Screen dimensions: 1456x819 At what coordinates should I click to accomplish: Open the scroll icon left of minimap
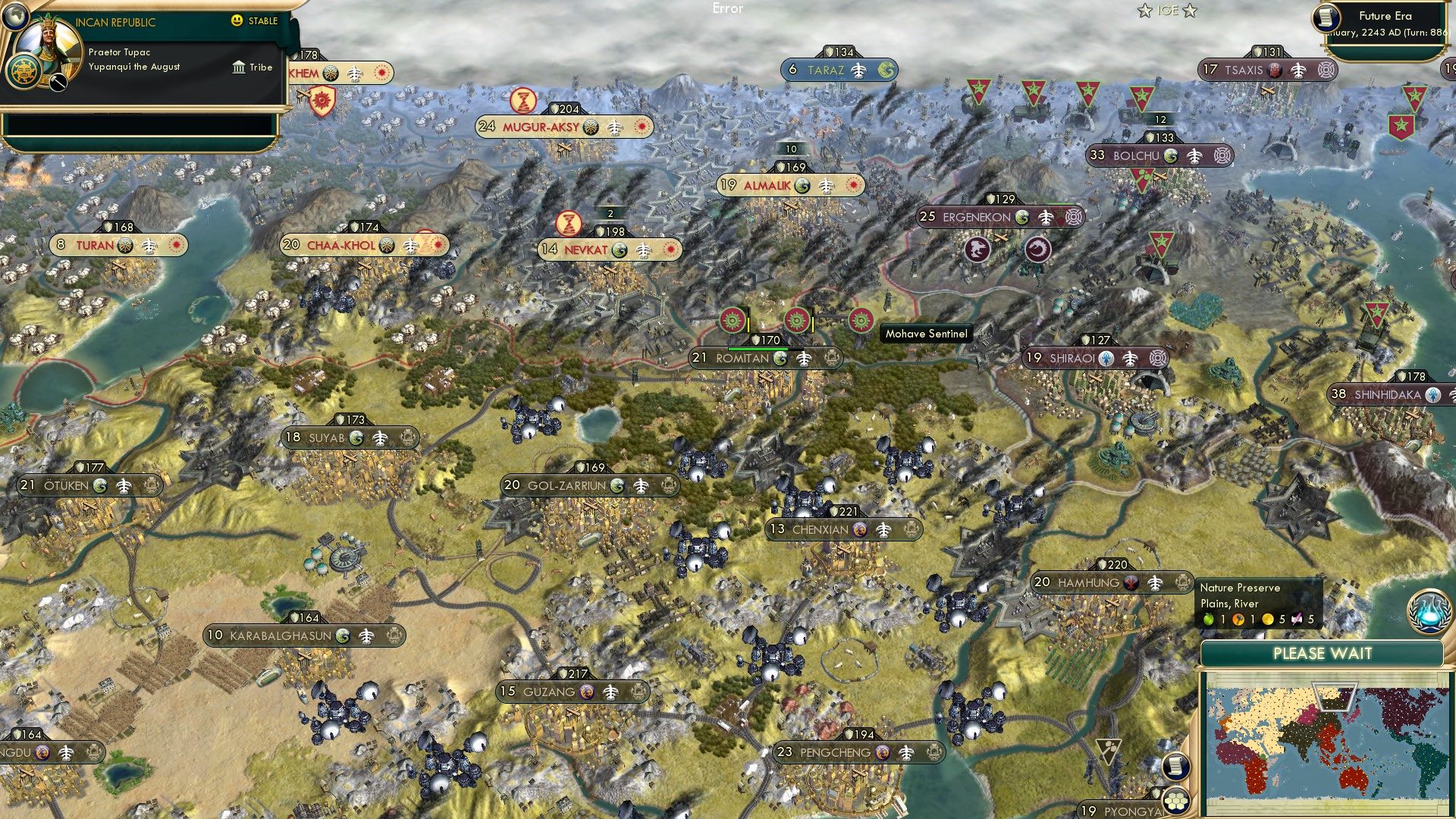point(1175,767)
